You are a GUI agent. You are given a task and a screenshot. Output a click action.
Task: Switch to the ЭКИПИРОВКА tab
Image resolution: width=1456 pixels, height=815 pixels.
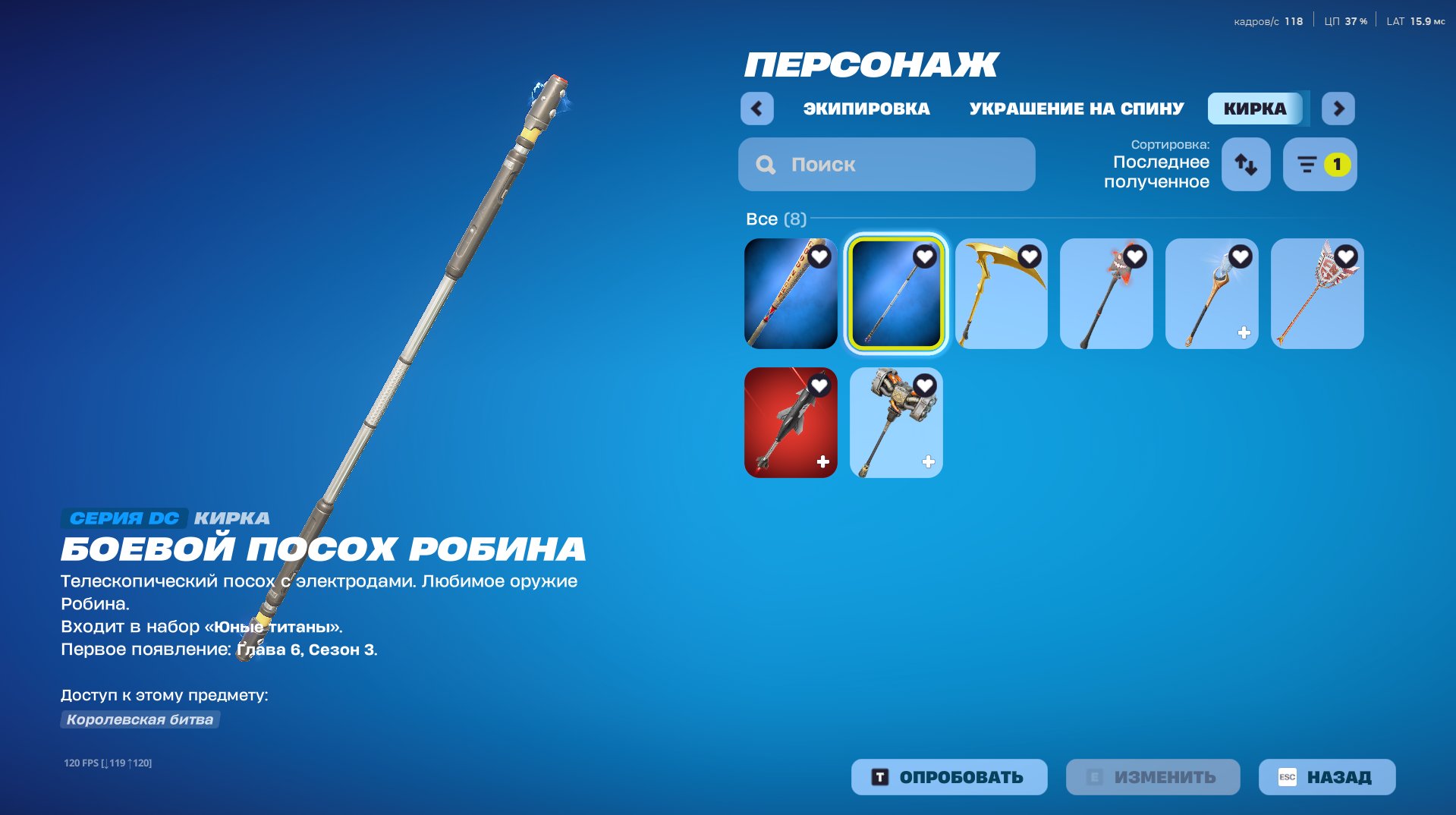pyautogui.click(x=866, y=108)
